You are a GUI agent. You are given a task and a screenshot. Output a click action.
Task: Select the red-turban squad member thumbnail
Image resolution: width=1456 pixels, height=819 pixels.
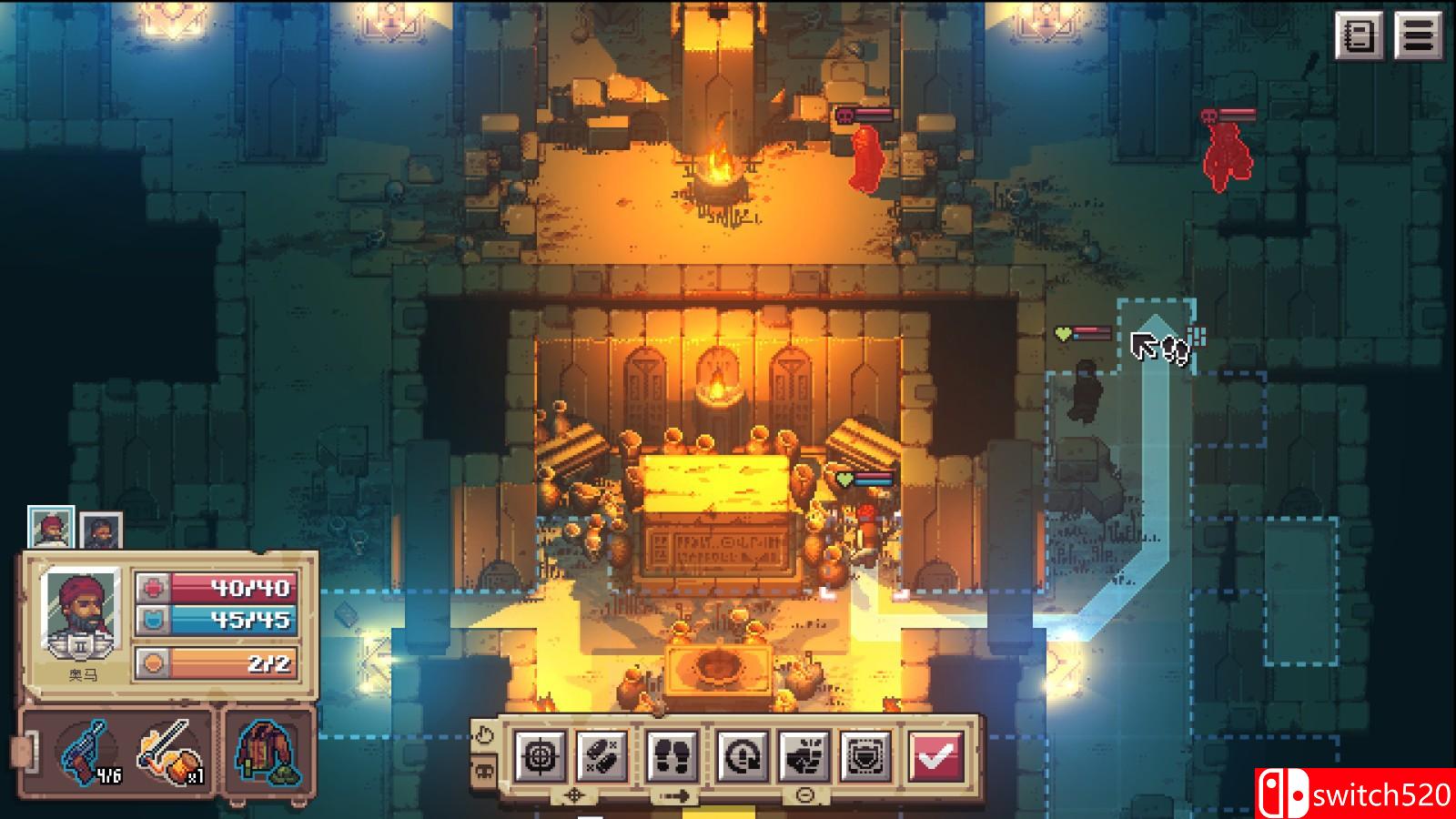[50, 528]
